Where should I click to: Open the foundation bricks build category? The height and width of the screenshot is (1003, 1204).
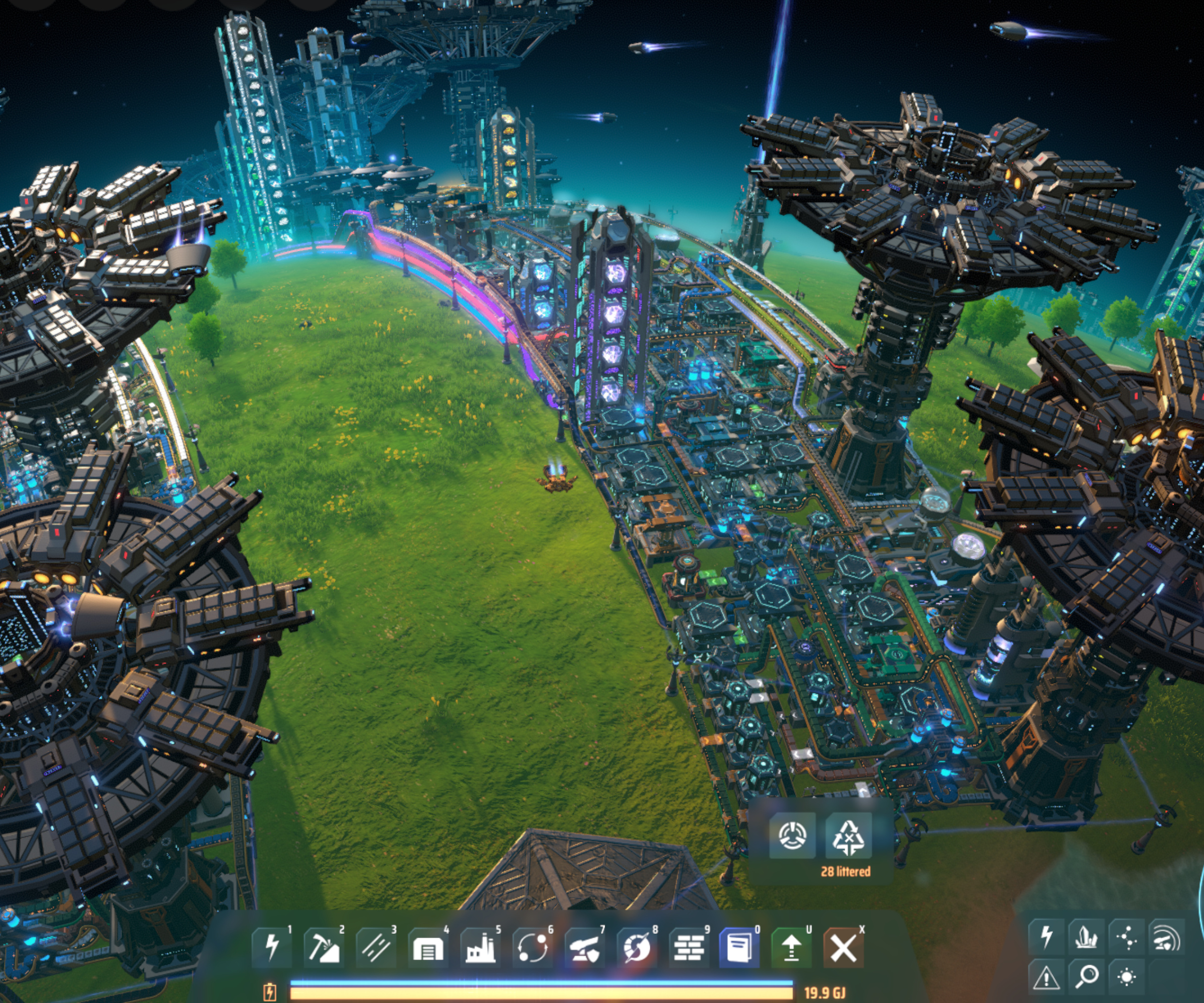[689, 947]
